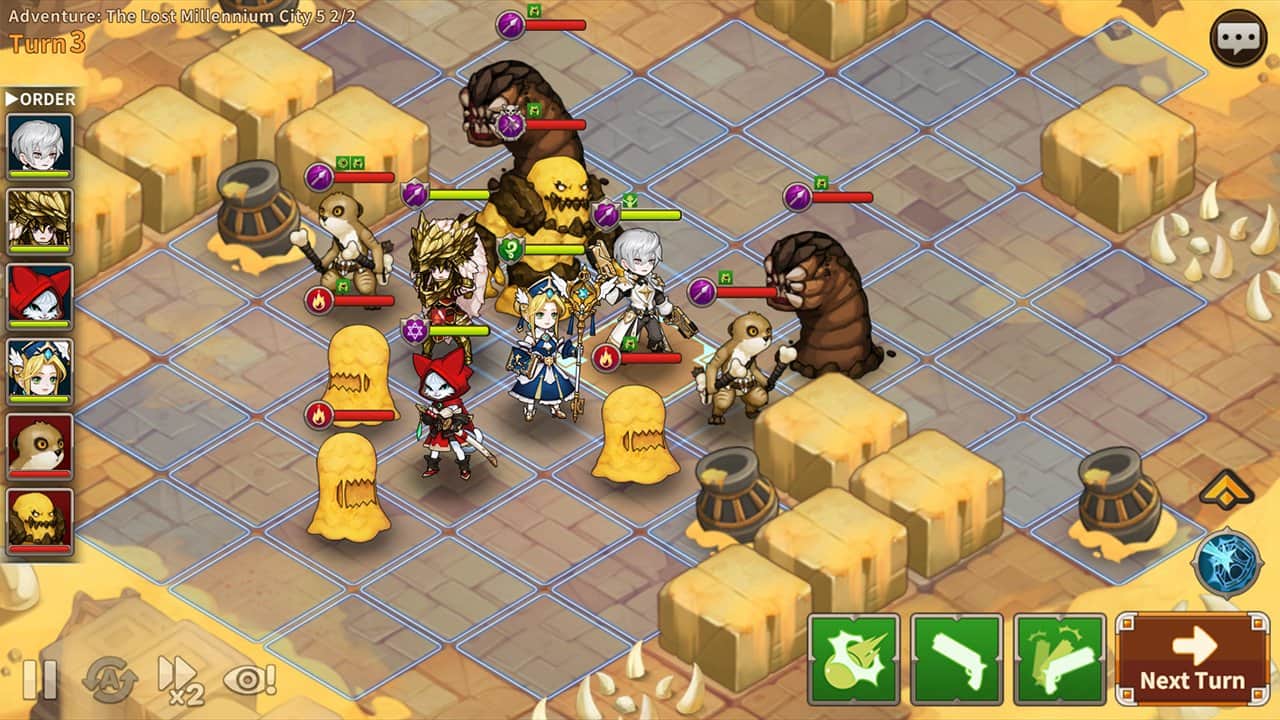Screen dimensions: 1280x720
Task: Open the chat speech bubble
Action: [x=1238, y=38]
